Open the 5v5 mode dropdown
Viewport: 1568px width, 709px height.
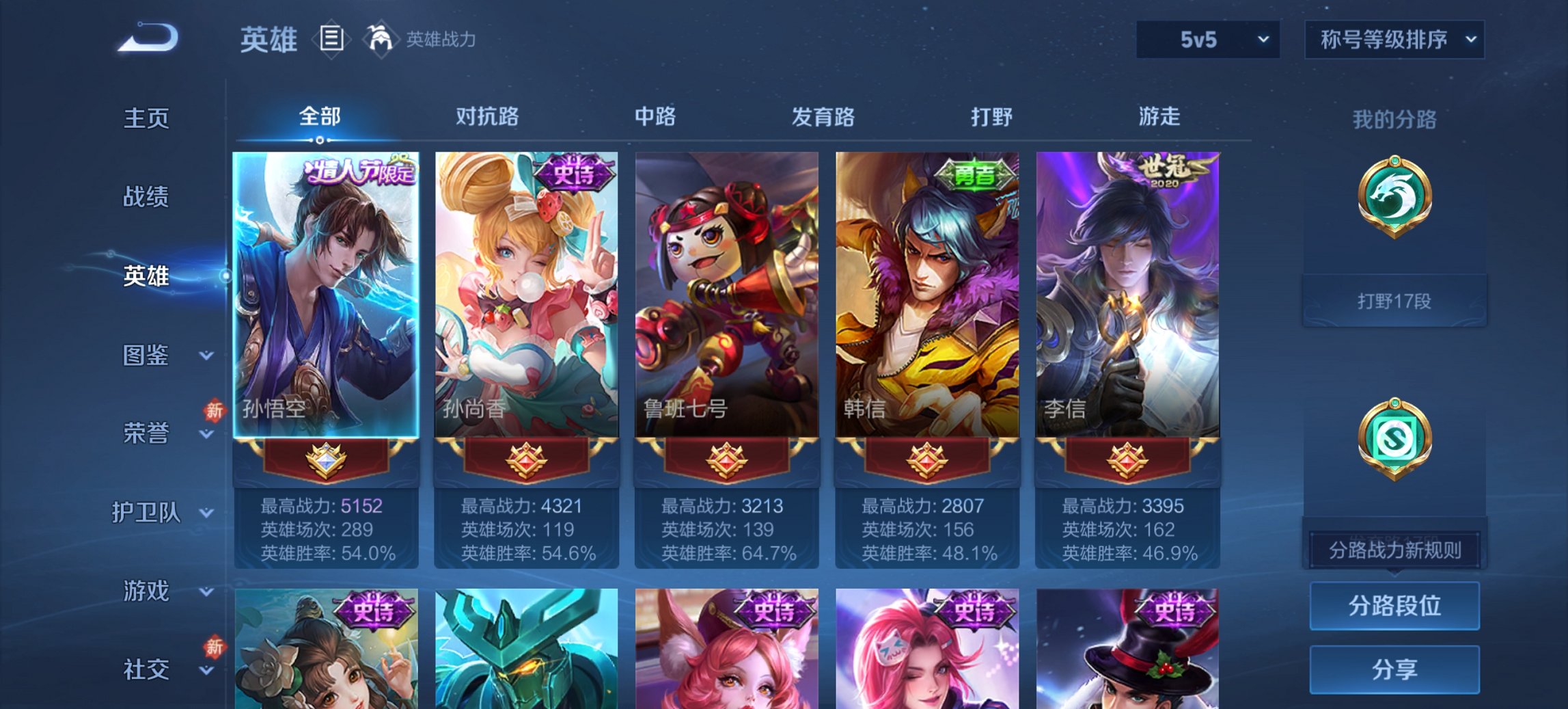coord(1207,40)
